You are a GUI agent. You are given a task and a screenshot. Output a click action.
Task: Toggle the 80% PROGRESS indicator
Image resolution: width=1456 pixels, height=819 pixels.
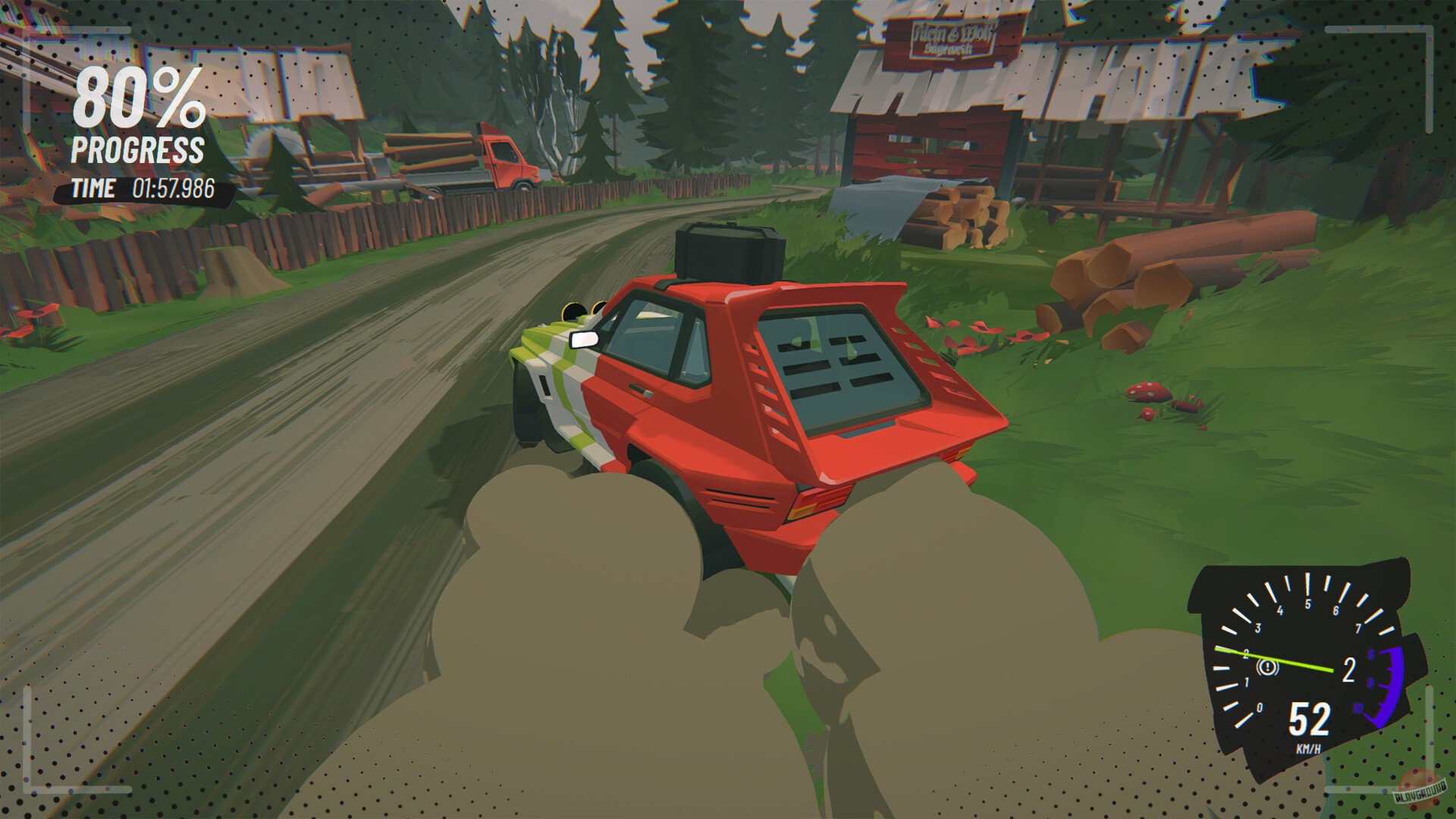tap(136, 121)
